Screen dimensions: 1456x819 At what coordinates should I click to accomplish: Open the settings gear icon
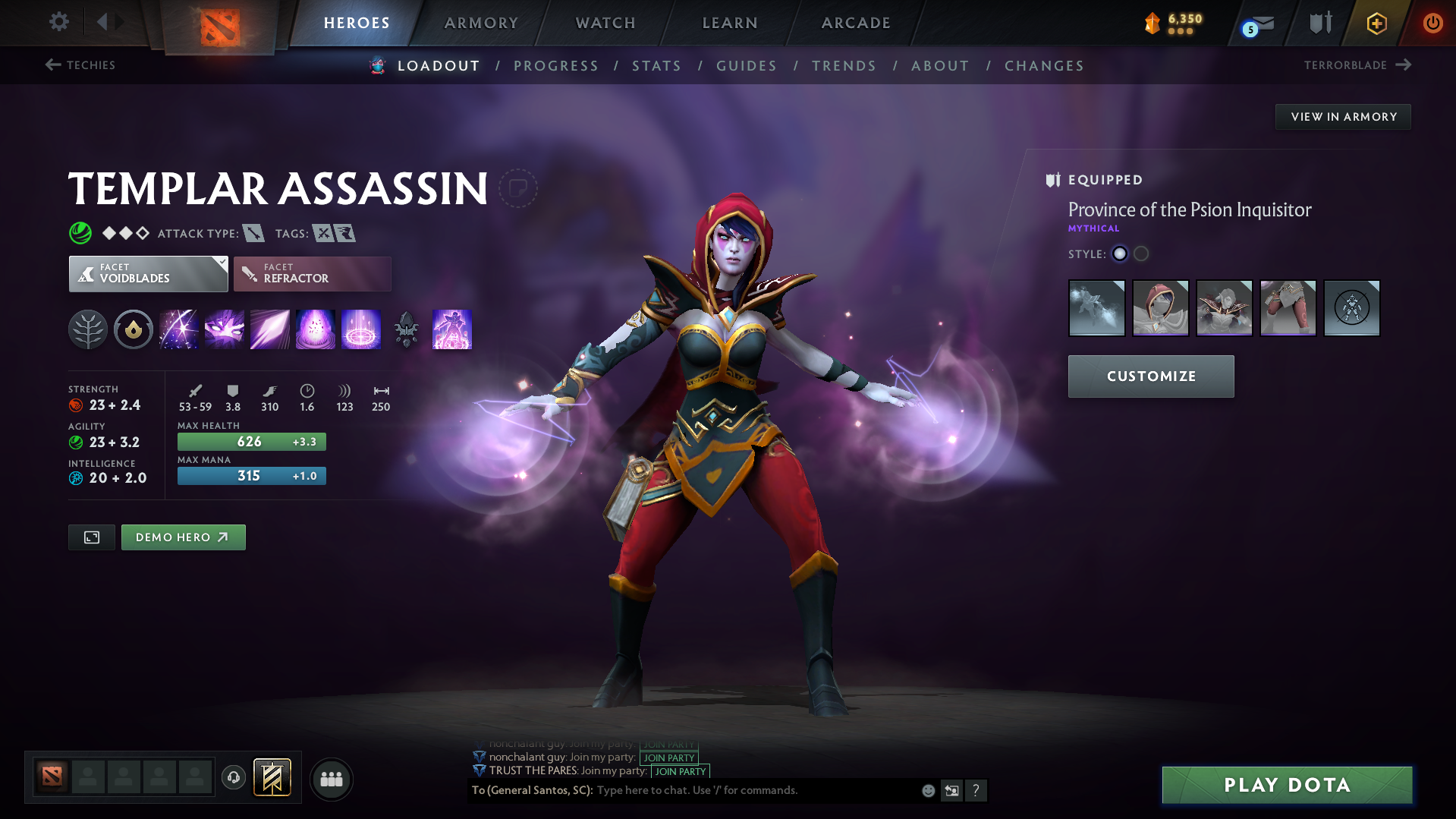[x=58, y=23]
